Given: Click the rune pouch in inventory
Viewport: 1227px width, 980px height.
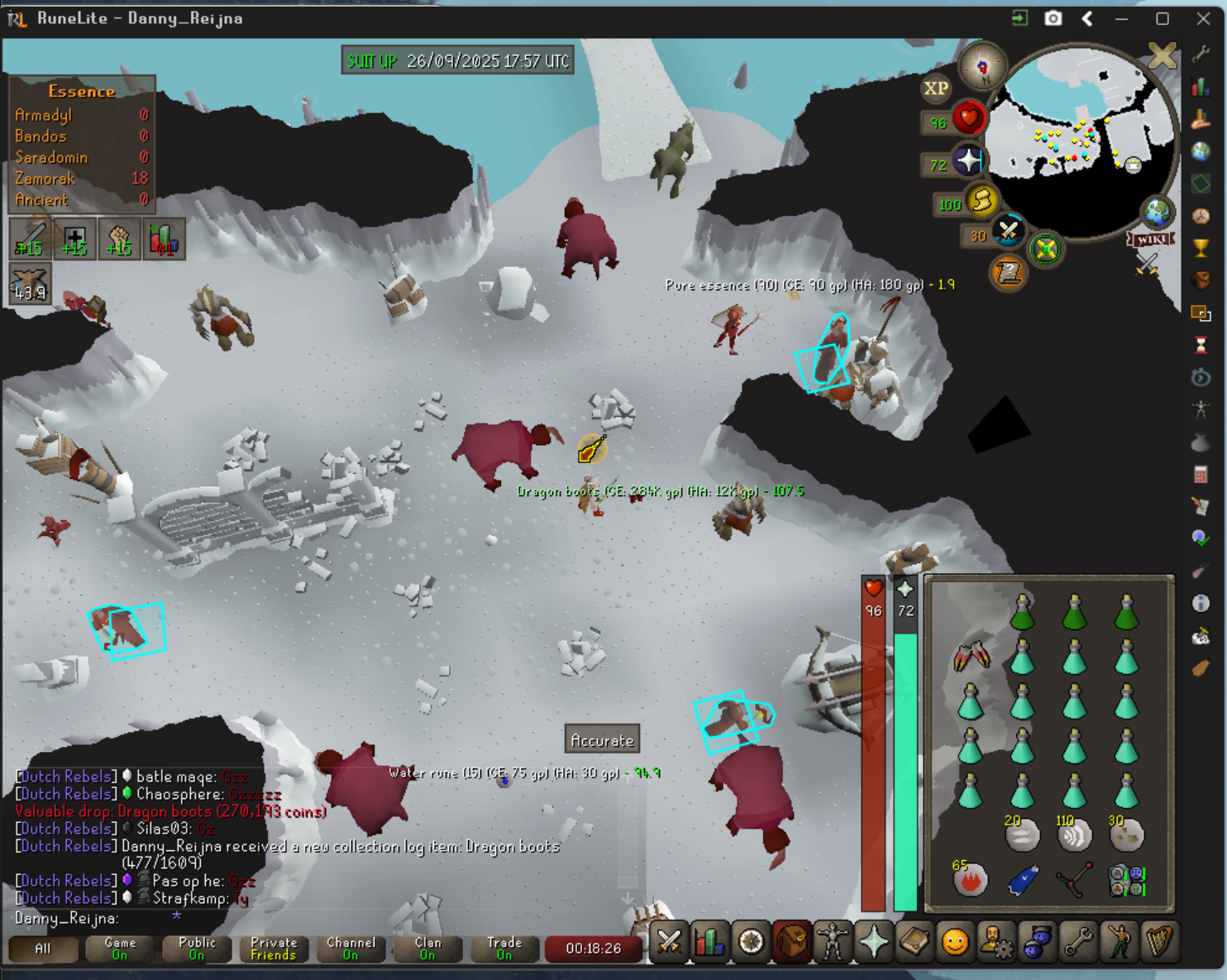Looking at the screenshot, I should (x=1126, y=881).
